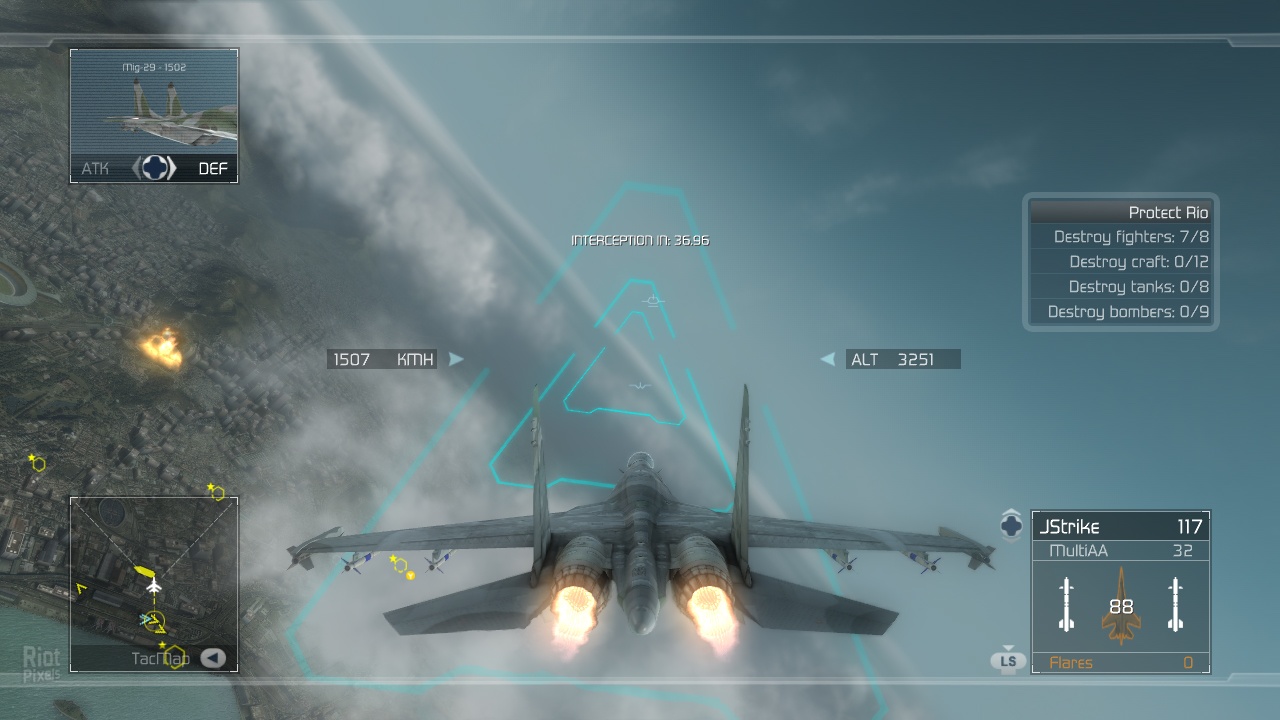Click the LS stick indicator near the weapons panel
This screenshot has width=1280, height=720.
(1008, 660)
